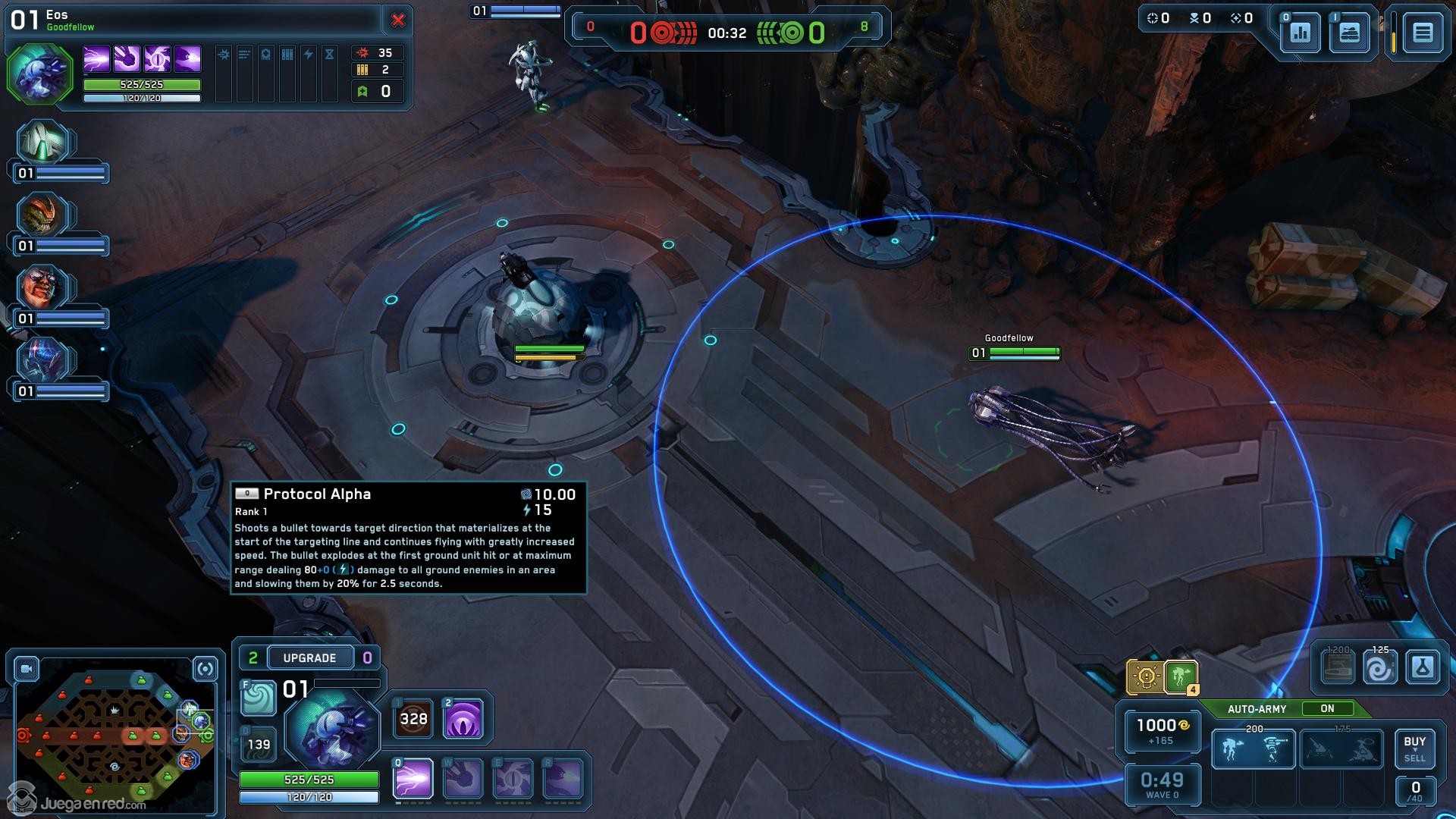
Task: Open the scoreboard statistics button
Action: click(1300, 33)
